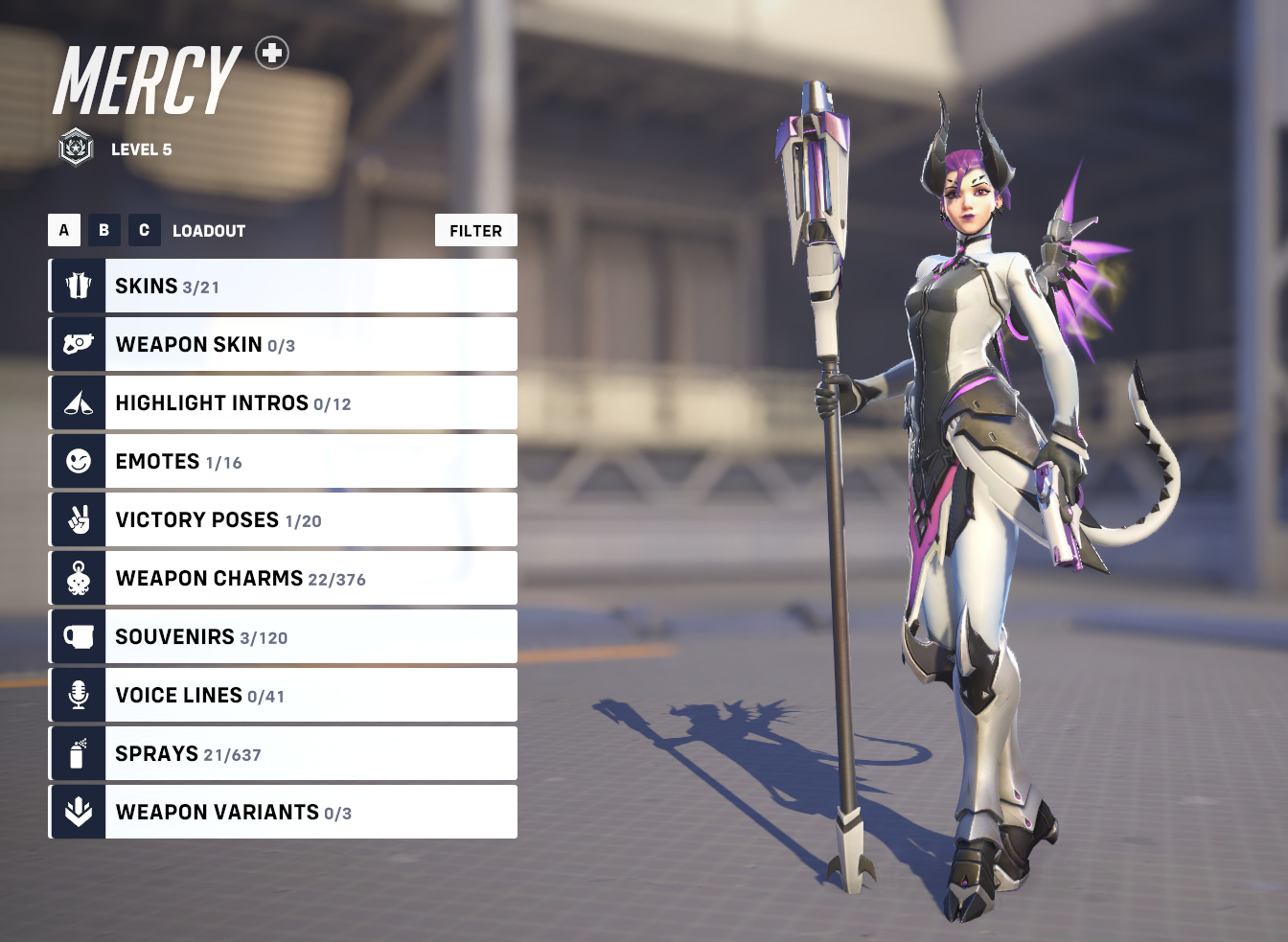
Task: Open the Souvenirs category
Action: click(x=283, y=636)
